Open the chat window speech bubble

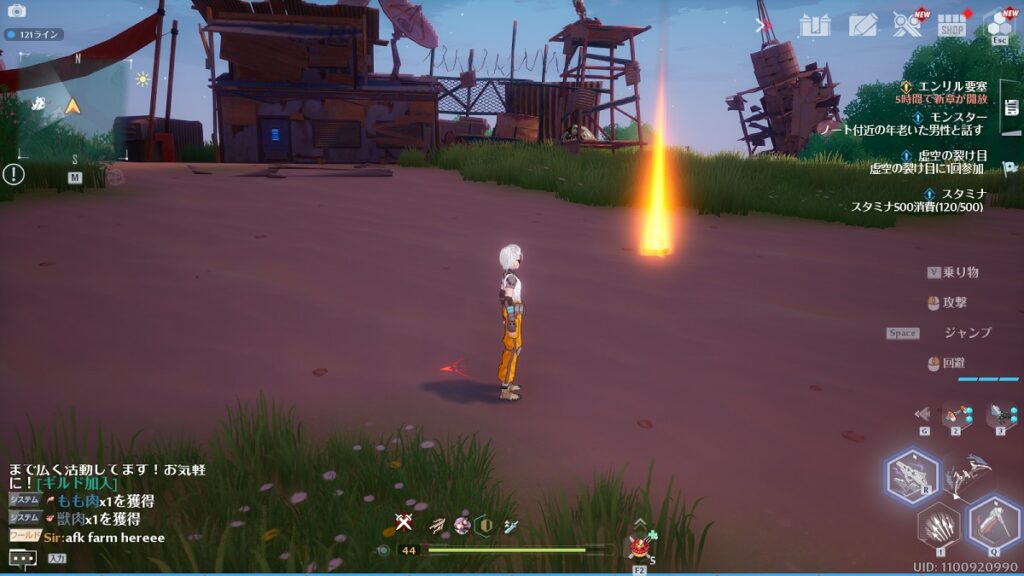[22, 557]
